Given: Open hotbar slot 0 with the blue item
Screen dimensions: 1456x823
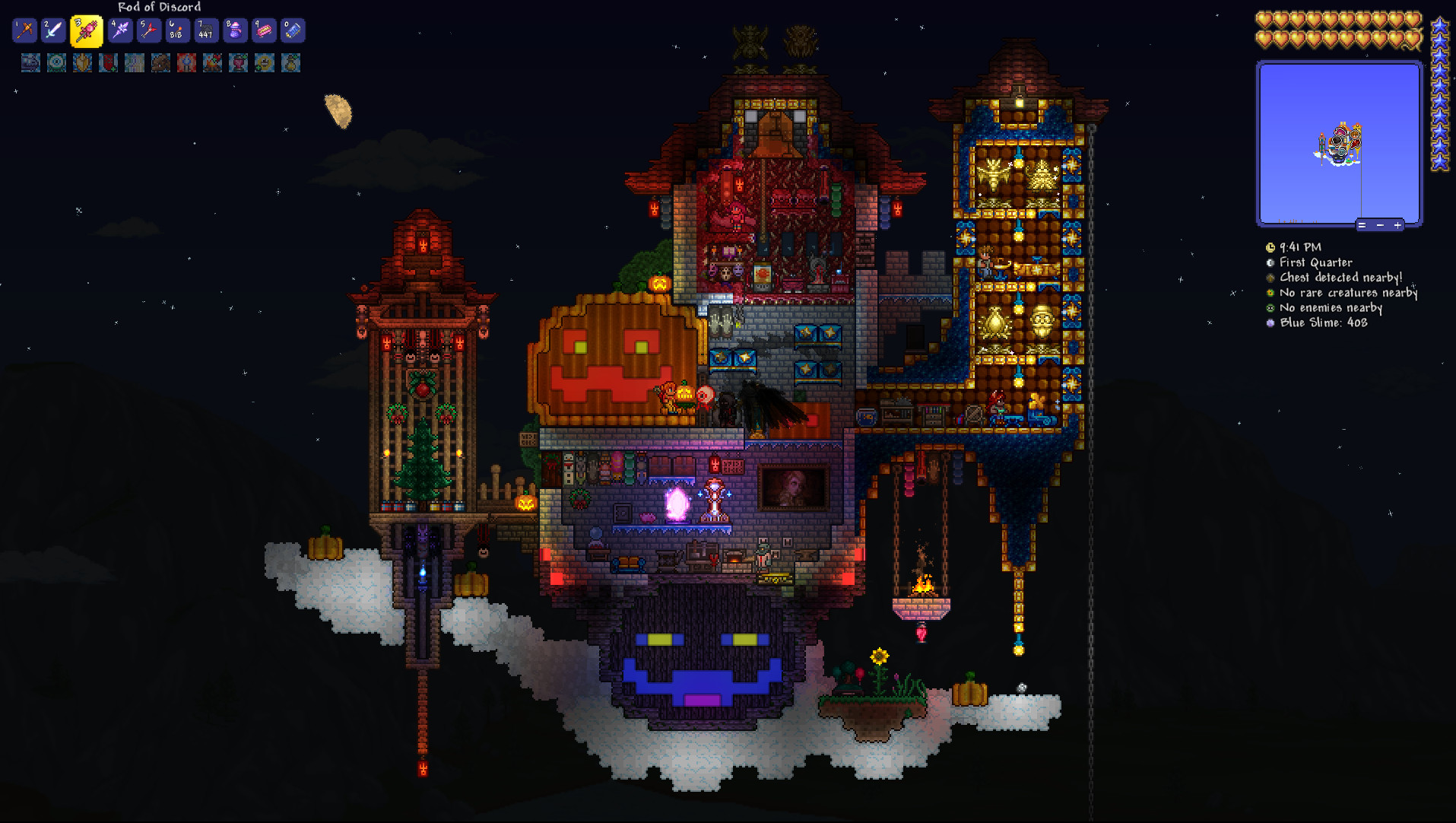Looking at the screenshot, I should (x=293, y=30).
